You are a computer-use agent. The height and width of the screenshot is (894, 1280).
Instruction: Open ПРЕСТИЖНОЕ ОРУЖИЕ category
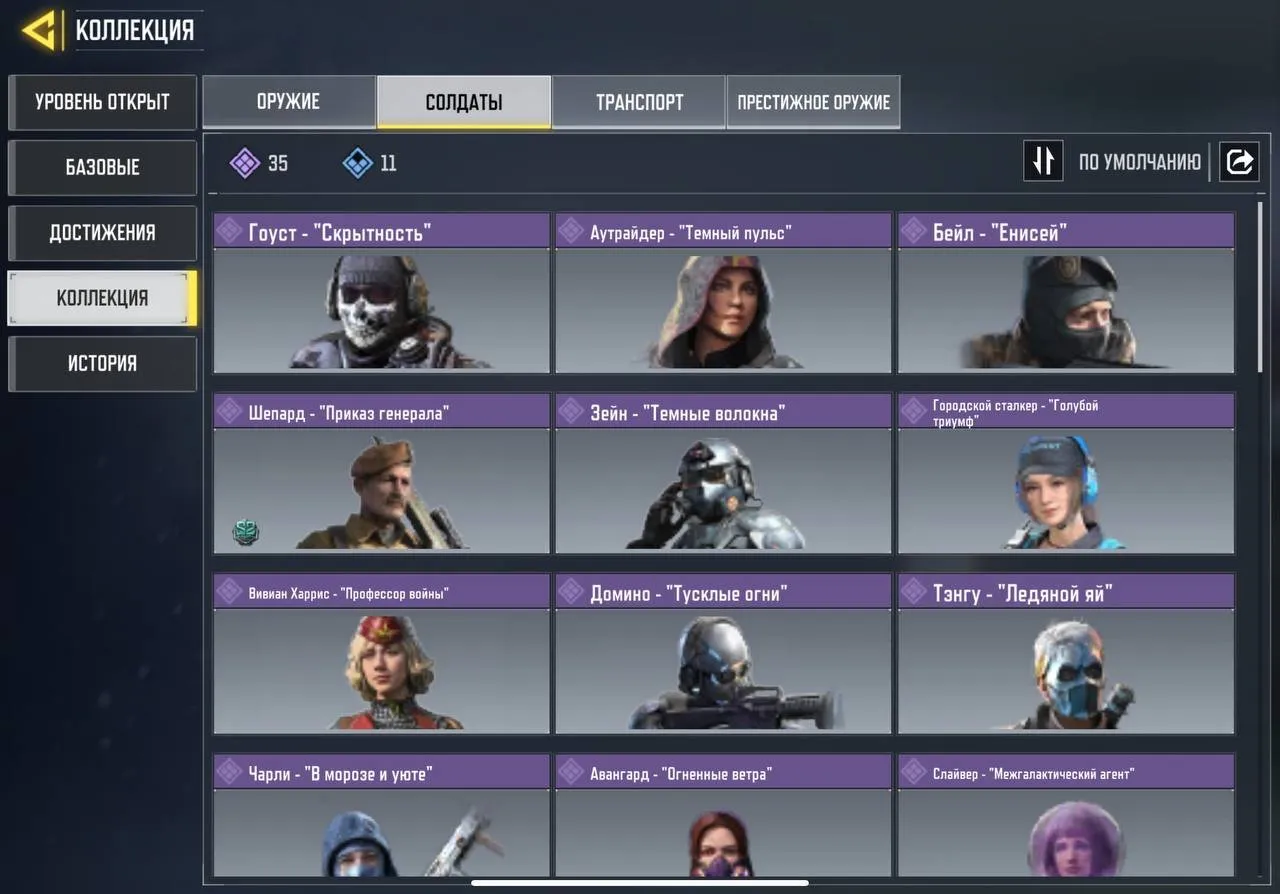(x=812, y=101)
